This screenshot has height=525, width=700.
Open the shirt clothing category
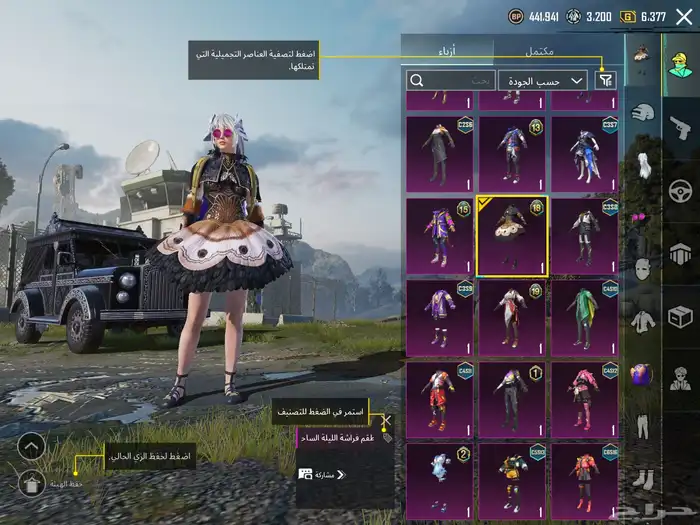(x=643, y=322)
